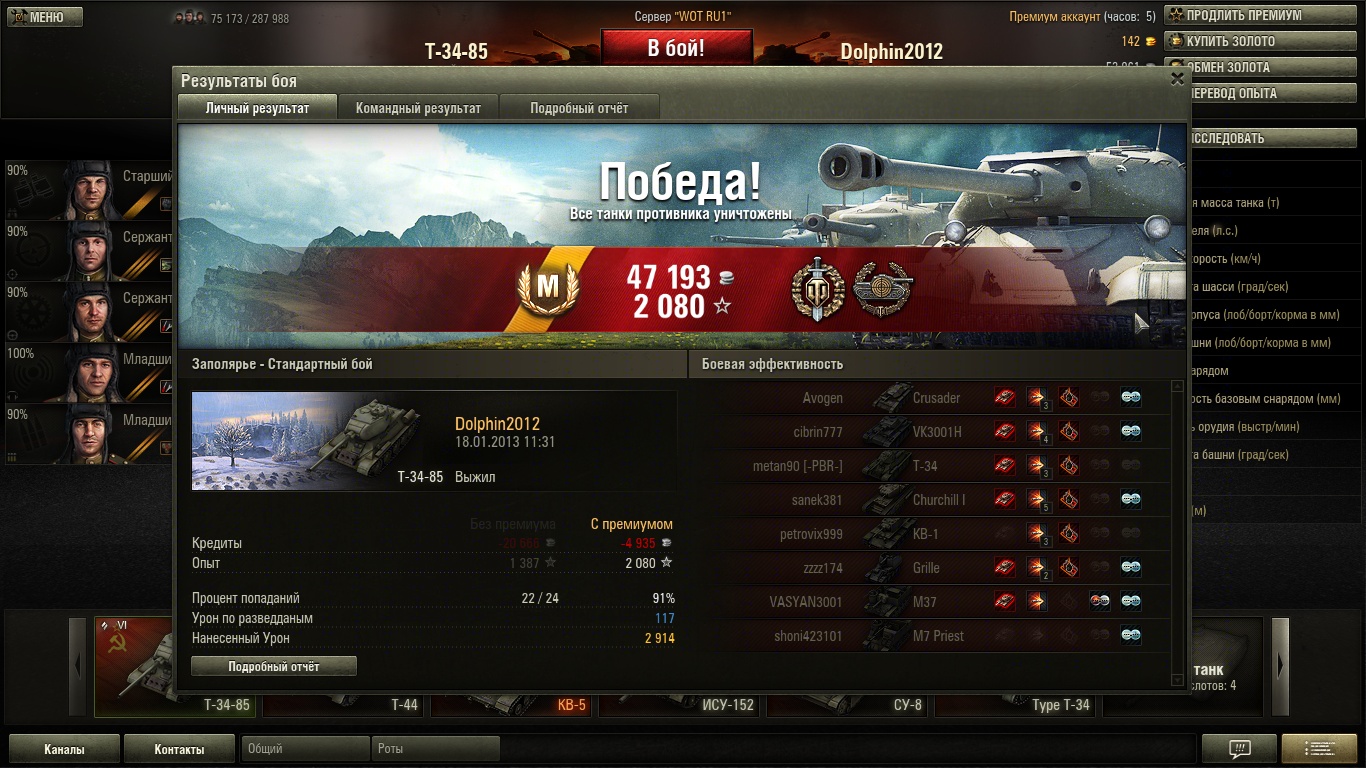The image size is (1366, 768).
Task: Extend premium via Продлить премиум
Action: coord(1244,16)
